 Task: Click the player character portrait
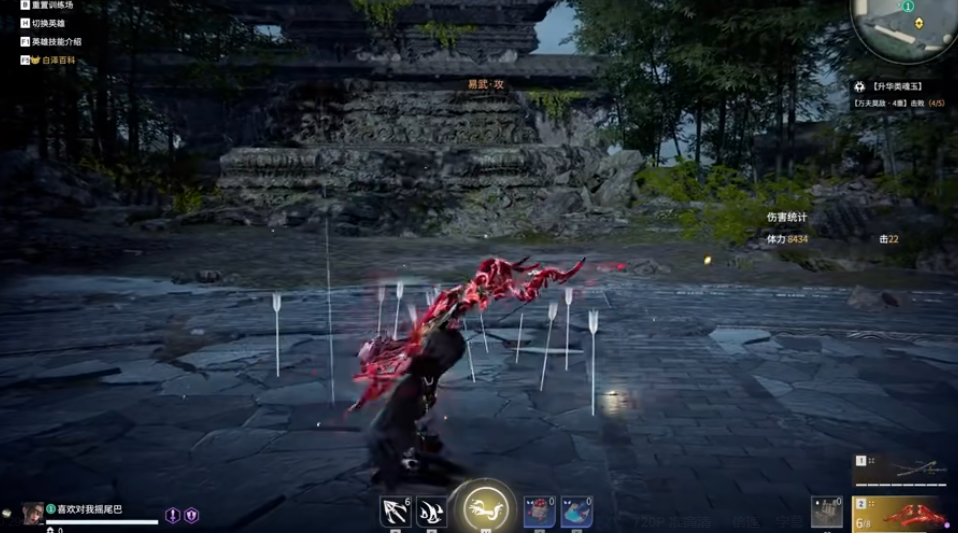(x=34, y=512)
